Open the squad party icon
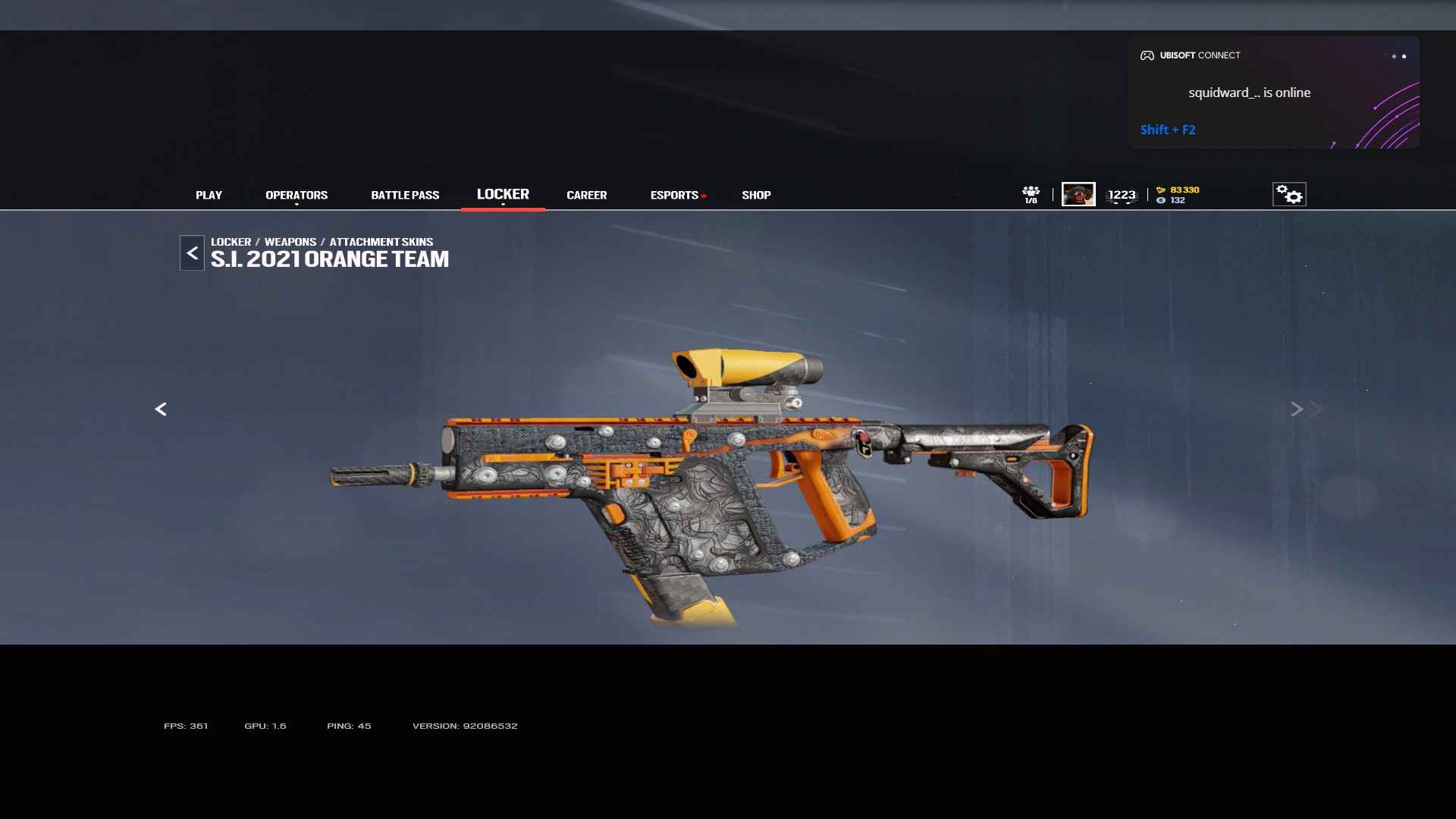Screen dimensions: 1456x819 [1031, 194]
